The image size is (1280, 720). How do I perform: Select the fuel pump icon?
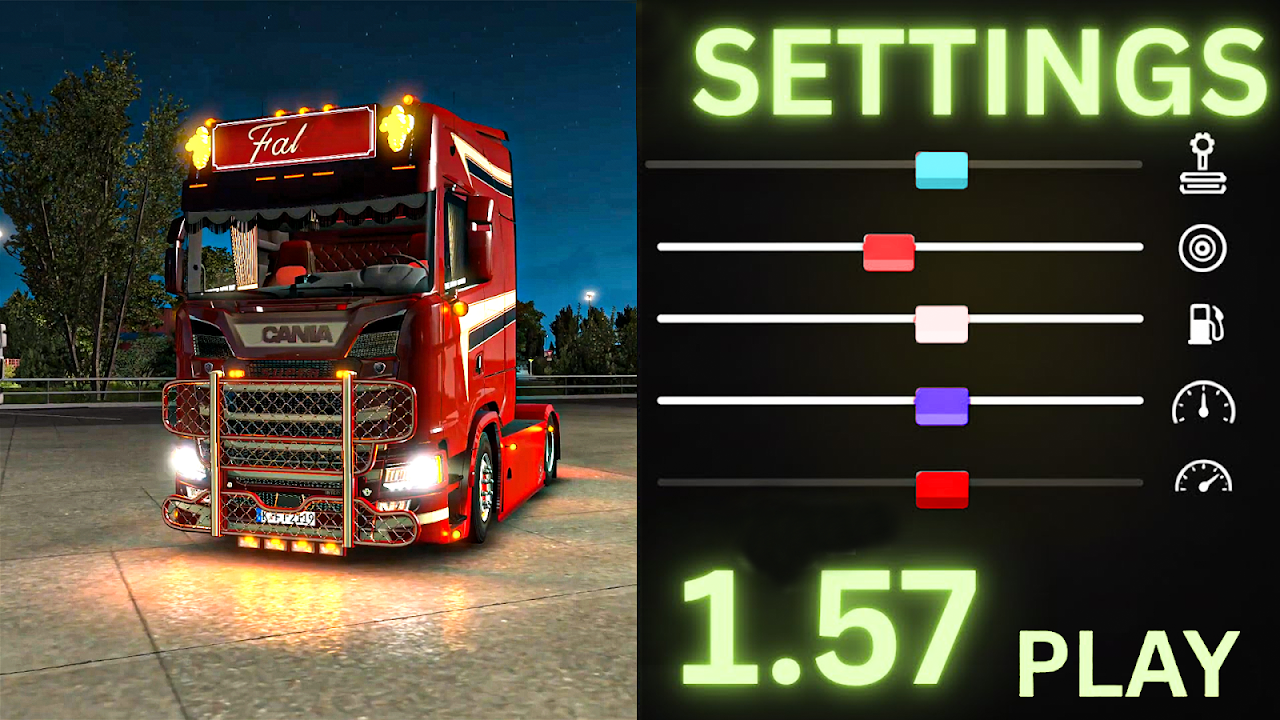(1204, 324)
